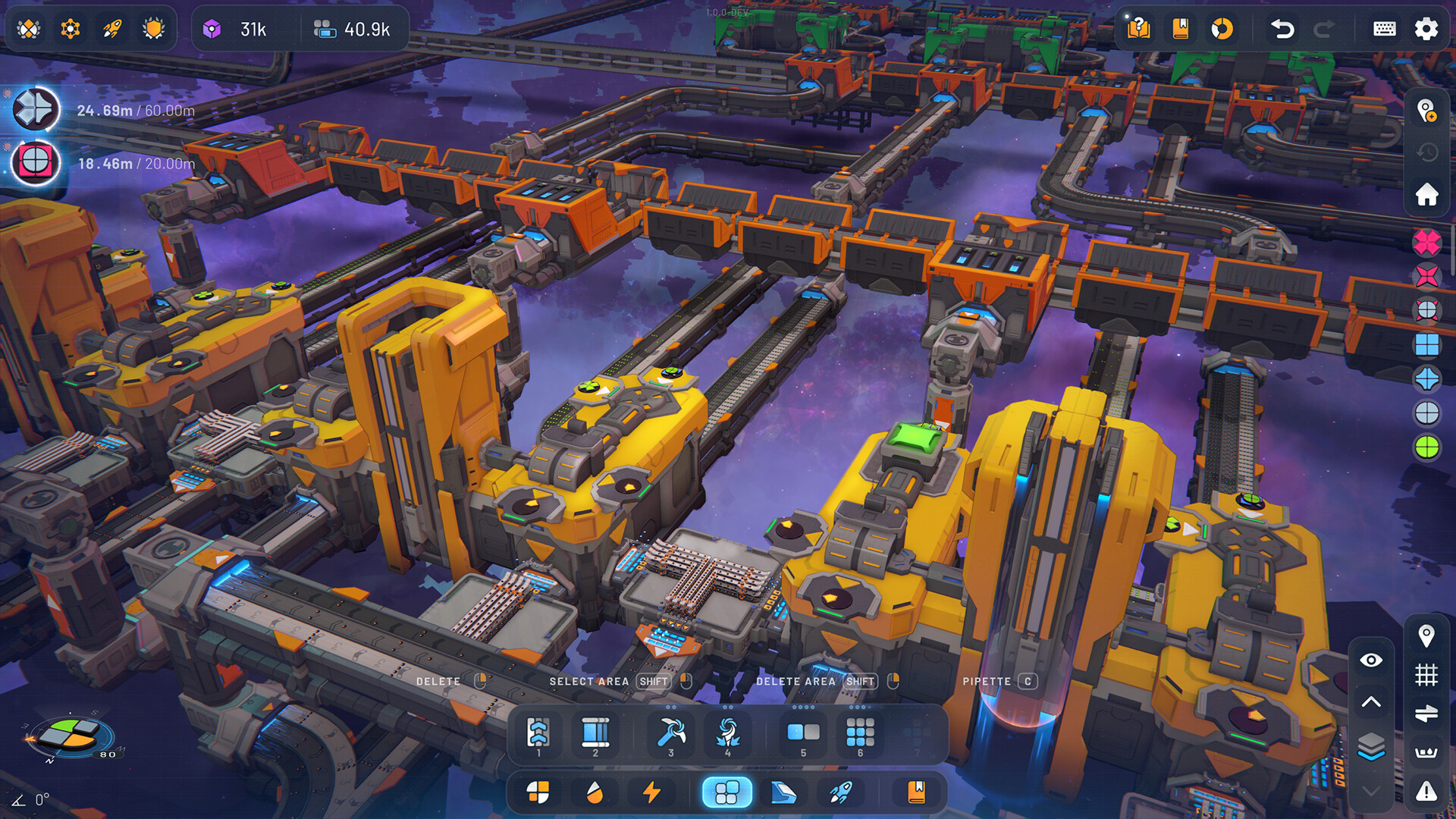Click the compass widget at bottom left
Image resolution: width=1456 pixels, height=819 pixels.
tap(72, 737)
